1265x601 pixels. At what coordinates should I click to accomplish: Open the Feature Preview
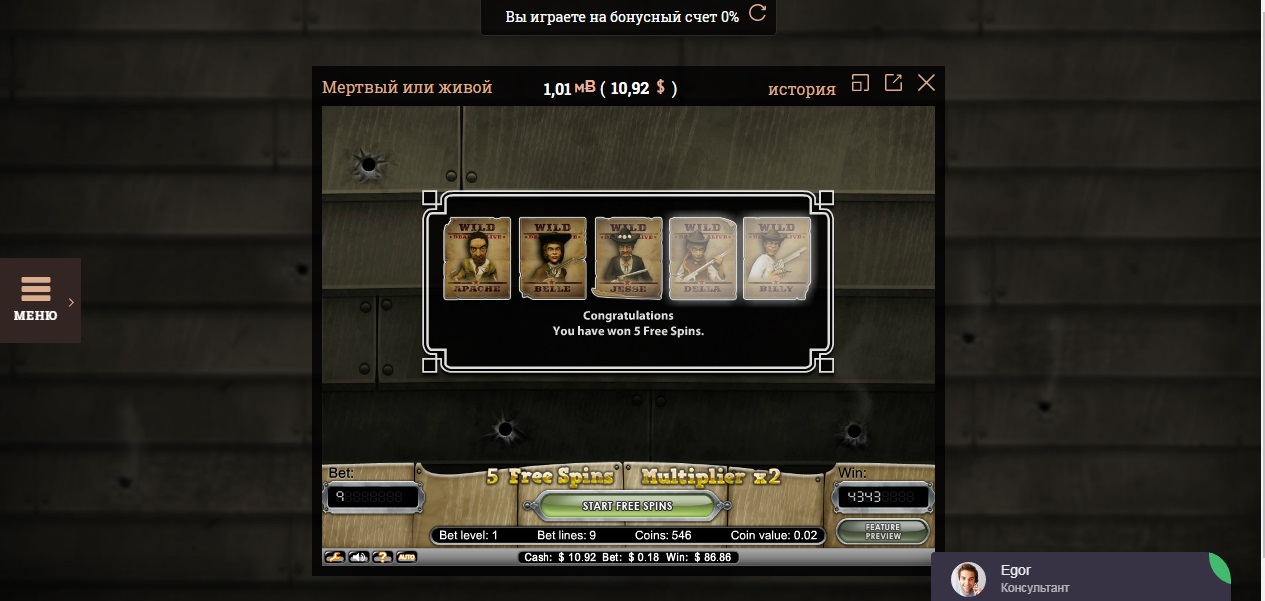click(883, 531)
